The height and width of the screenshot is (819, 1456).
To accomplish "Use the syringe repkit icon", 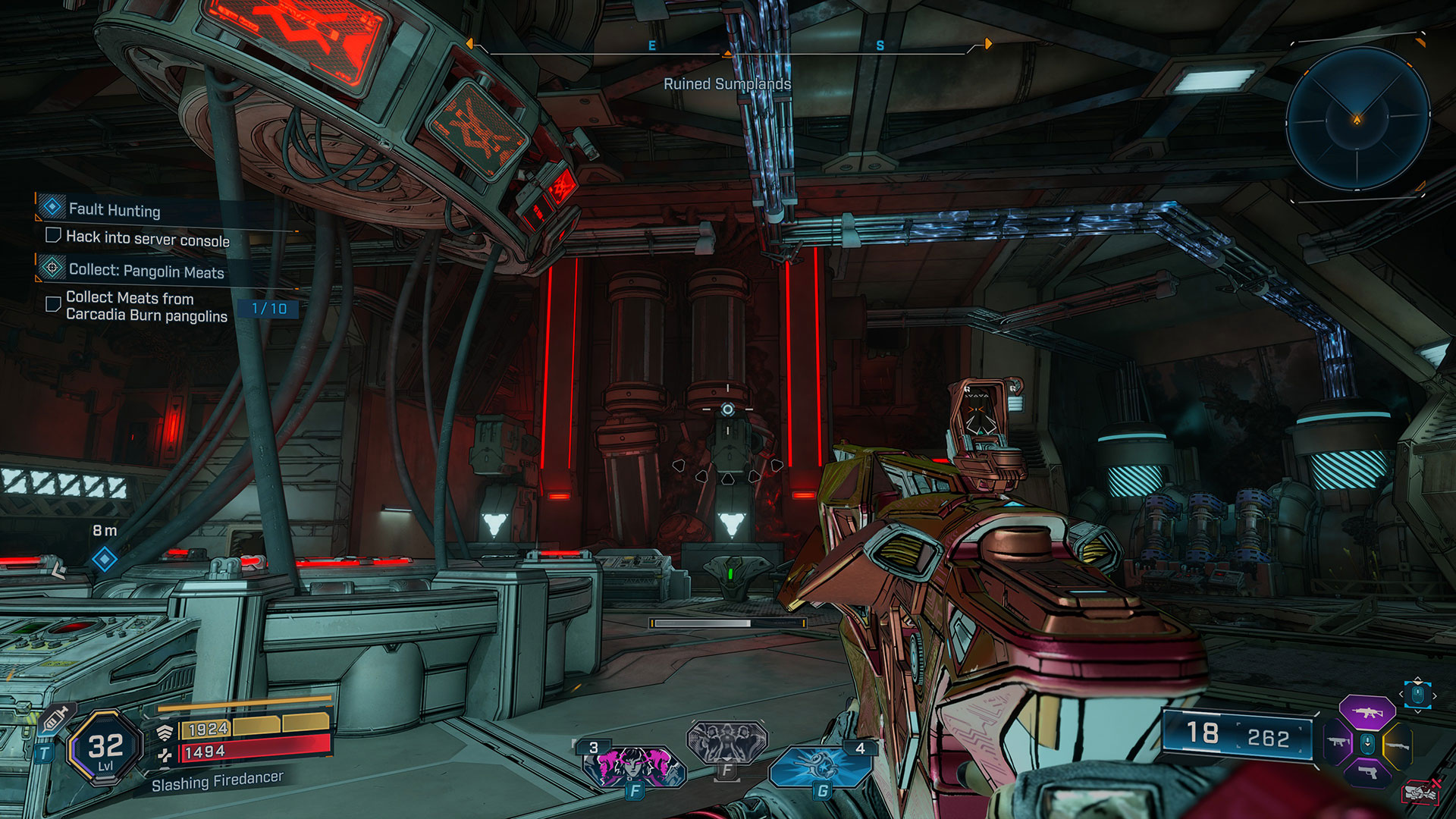I will pyautogui.click(x=55, y=718).
